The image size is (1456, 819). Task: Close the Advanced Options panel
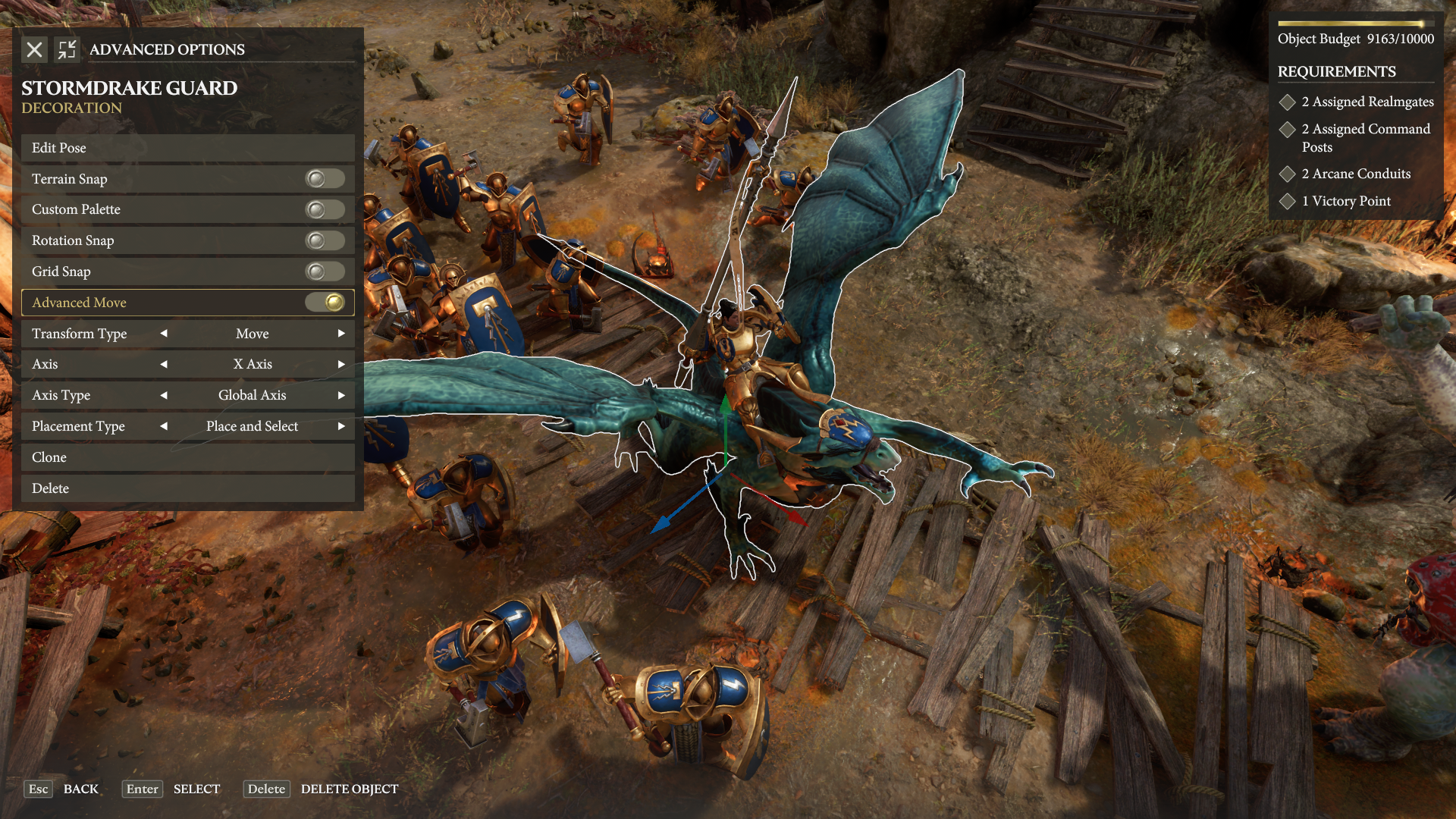34,50
